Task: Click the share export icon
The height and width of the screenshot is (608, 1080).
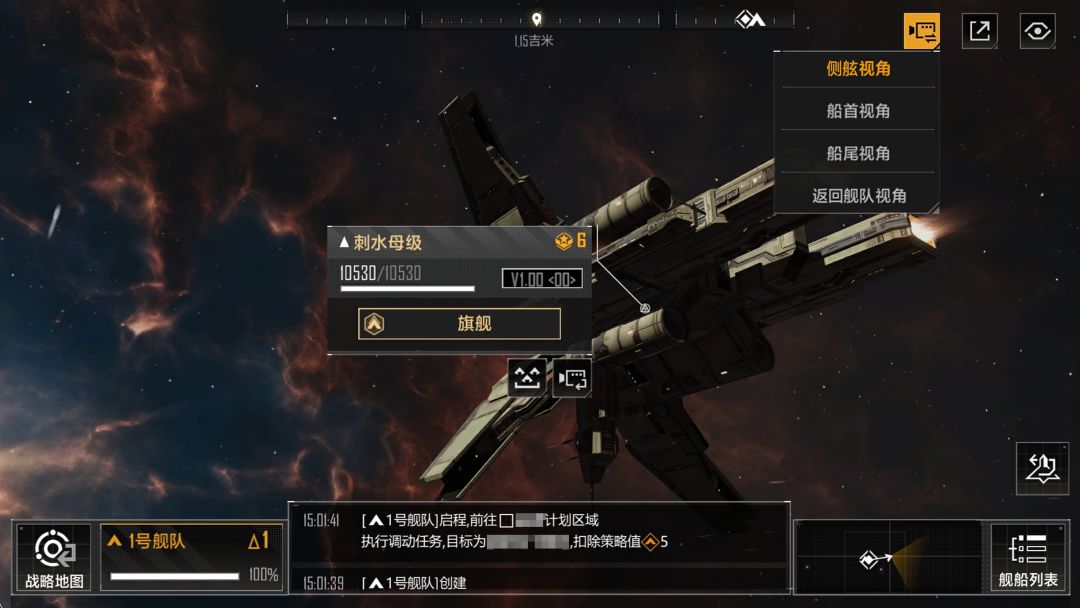Action: [979, 31]
